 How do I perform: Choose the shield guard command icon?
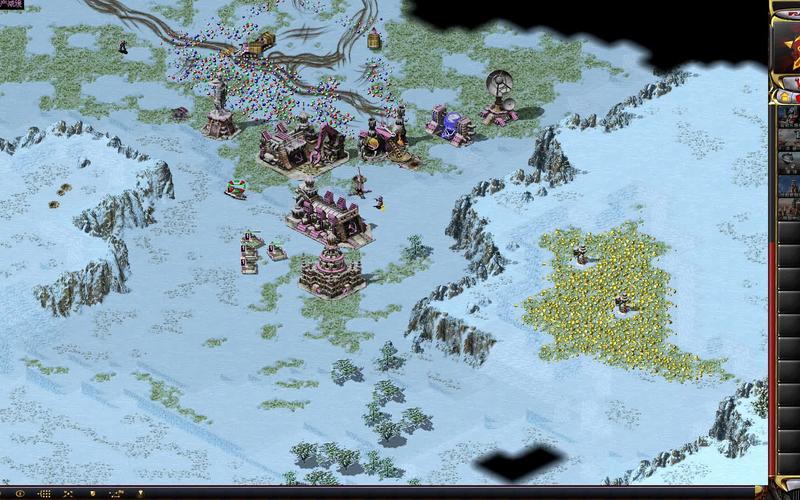[x=92, y=494]
